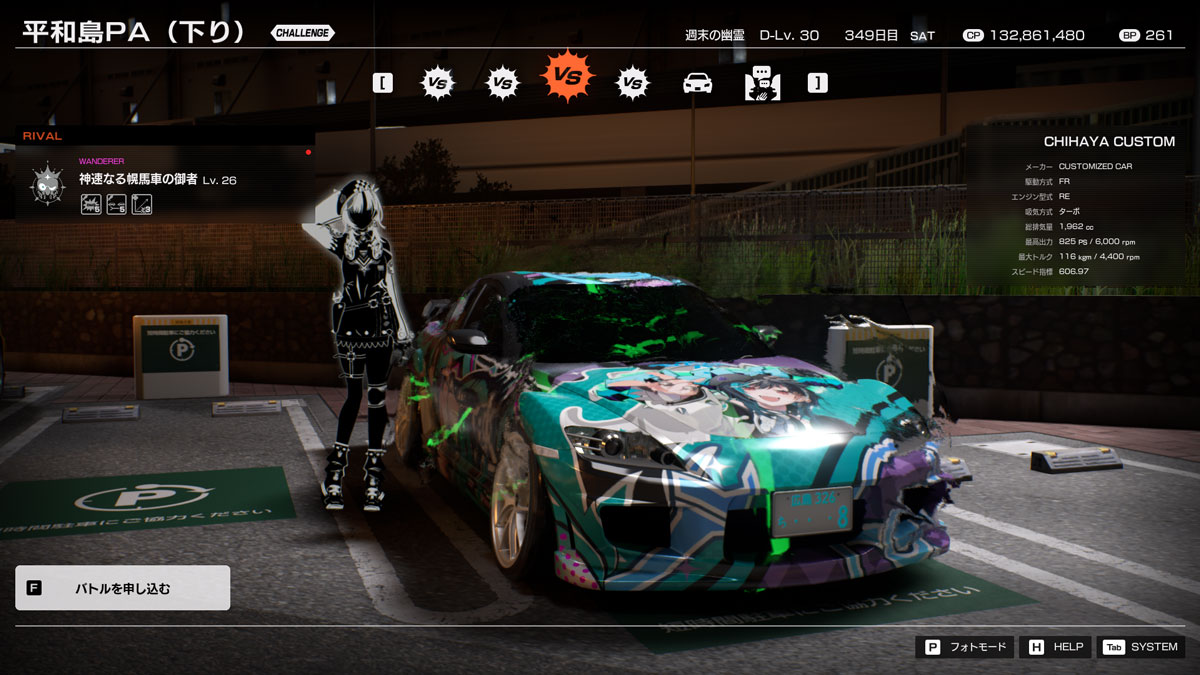
Task: Click the バトルを申し込む battle request button
Action: pos(122,588)
